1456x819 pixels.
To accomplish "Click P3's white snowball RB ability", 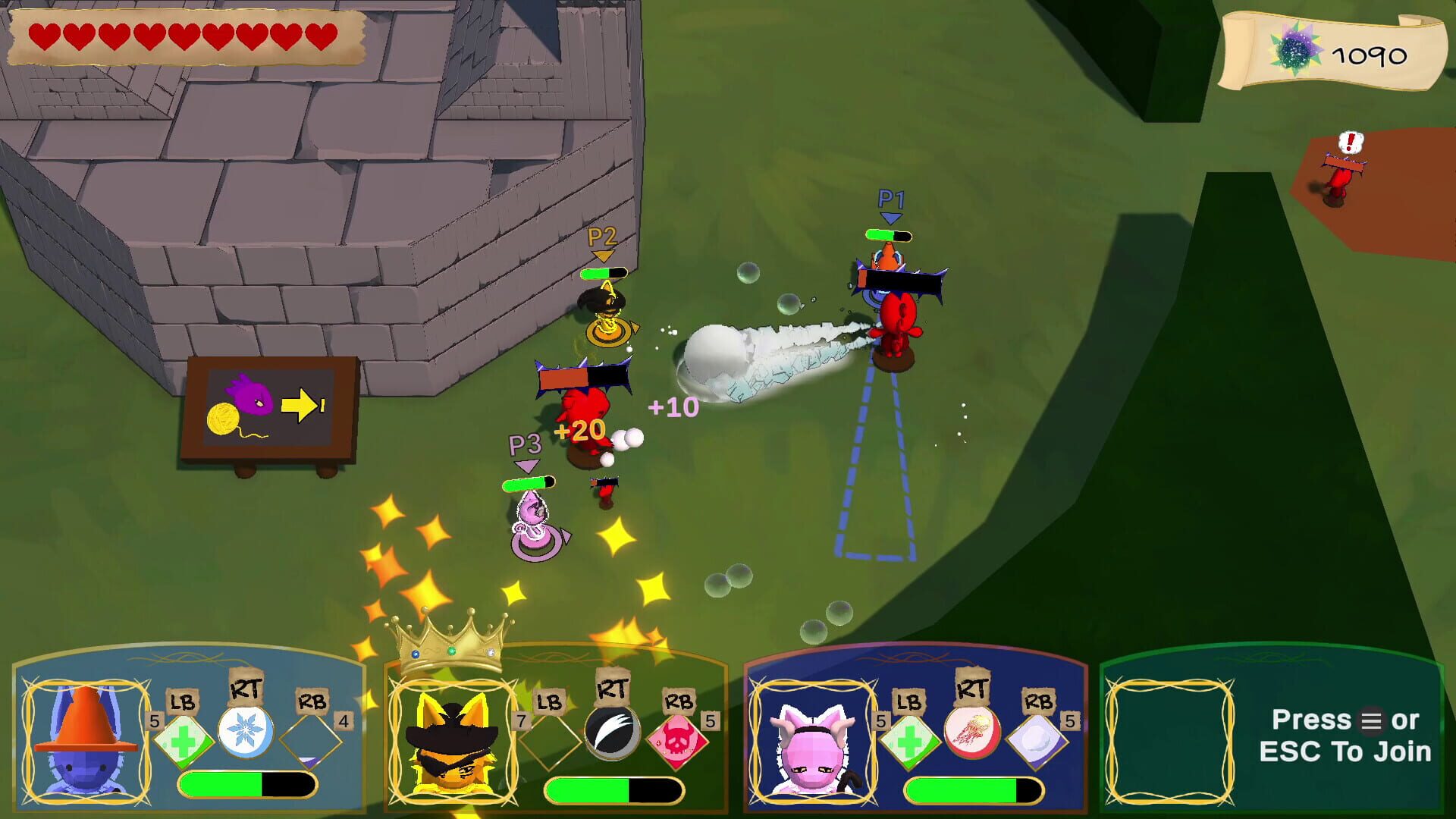I will coord(1038,742).
